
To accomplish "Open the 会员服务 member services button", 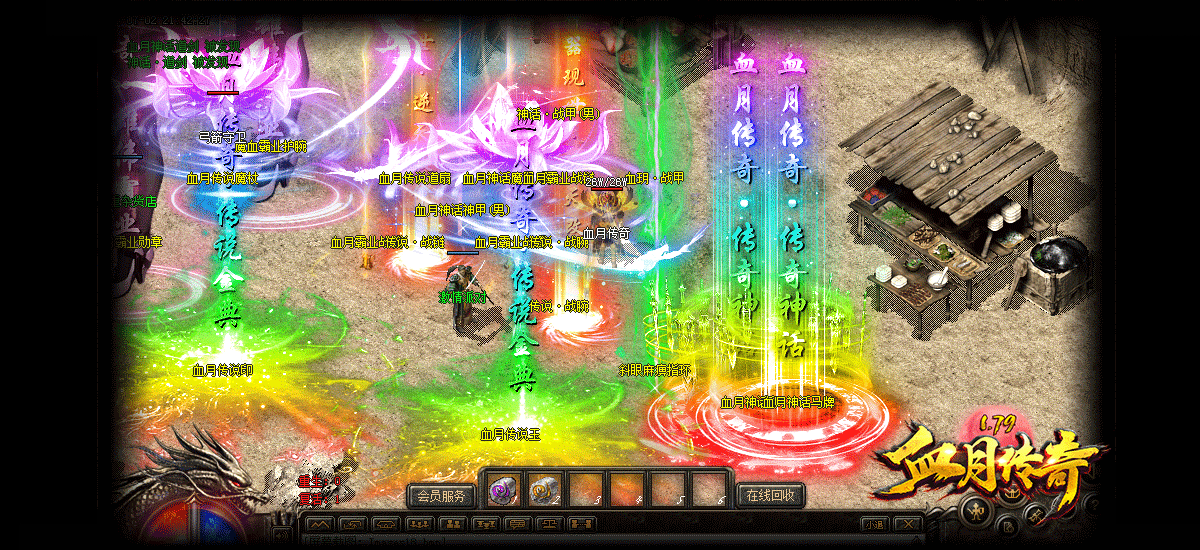I will (x=440, y=495).
